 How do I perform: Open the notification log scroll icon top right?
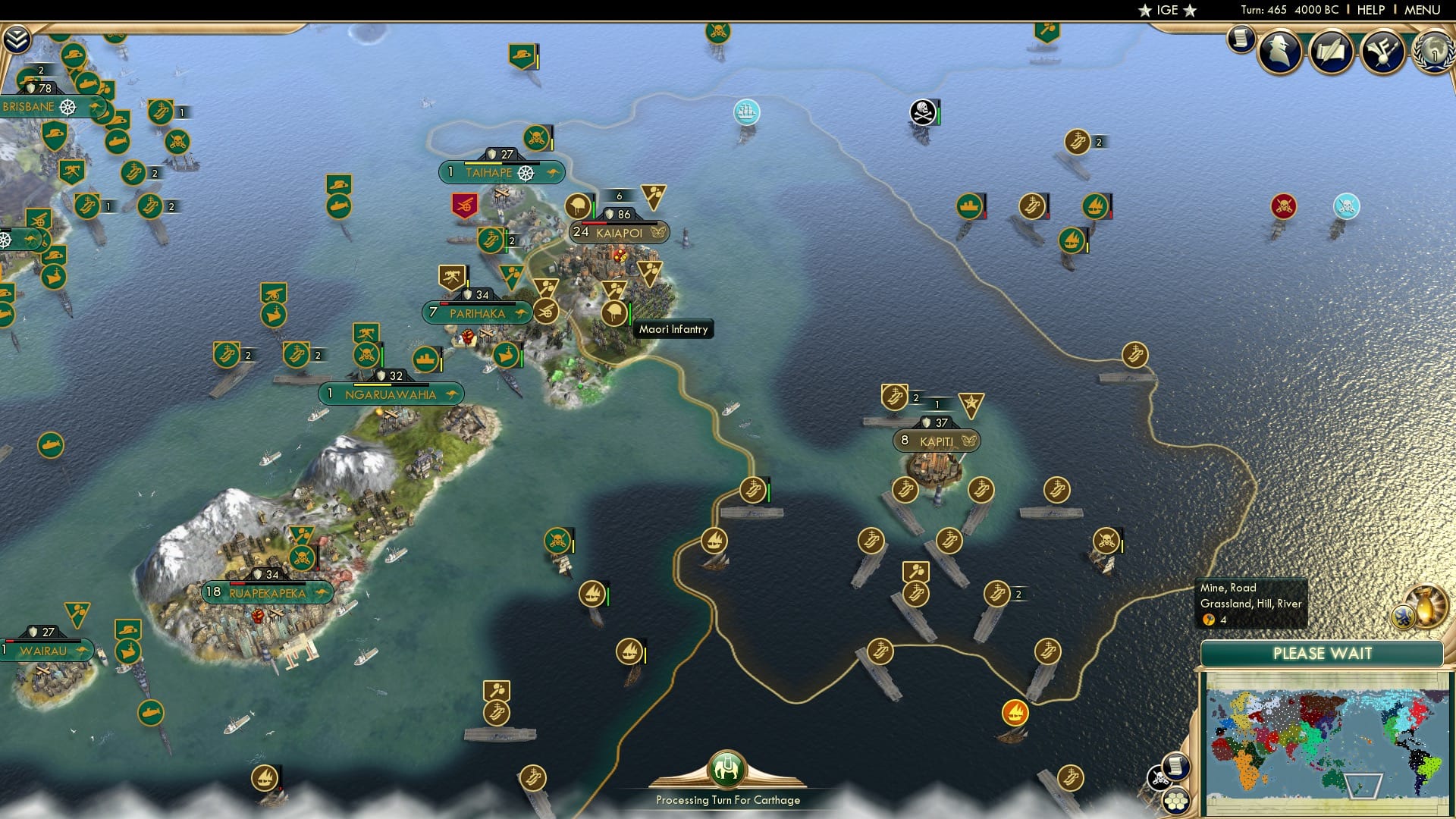(1241, 42)
